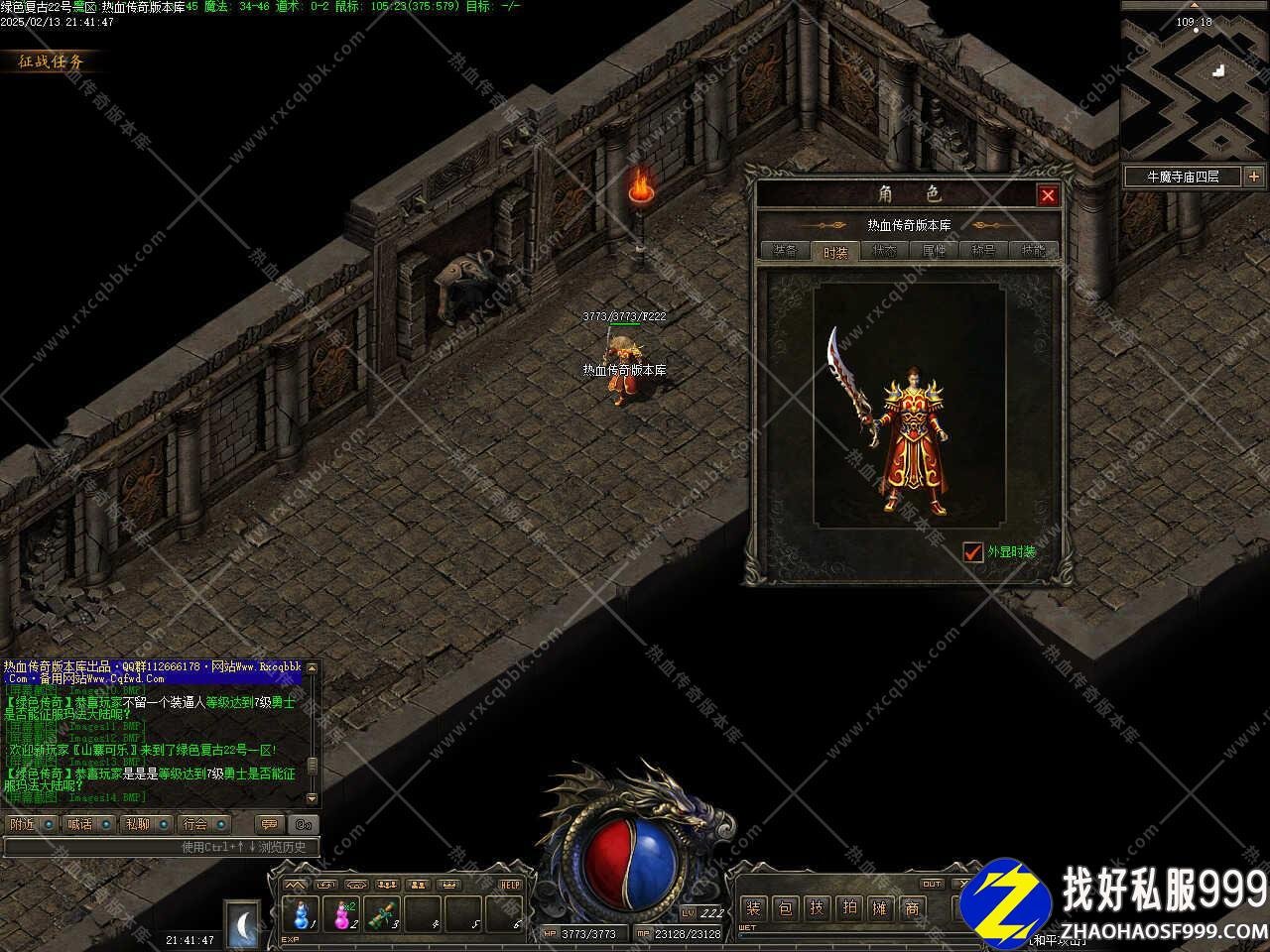The image size is (1270, 952).
Task: Open the 征战任务 quest tracker
Action: (52, 61)
